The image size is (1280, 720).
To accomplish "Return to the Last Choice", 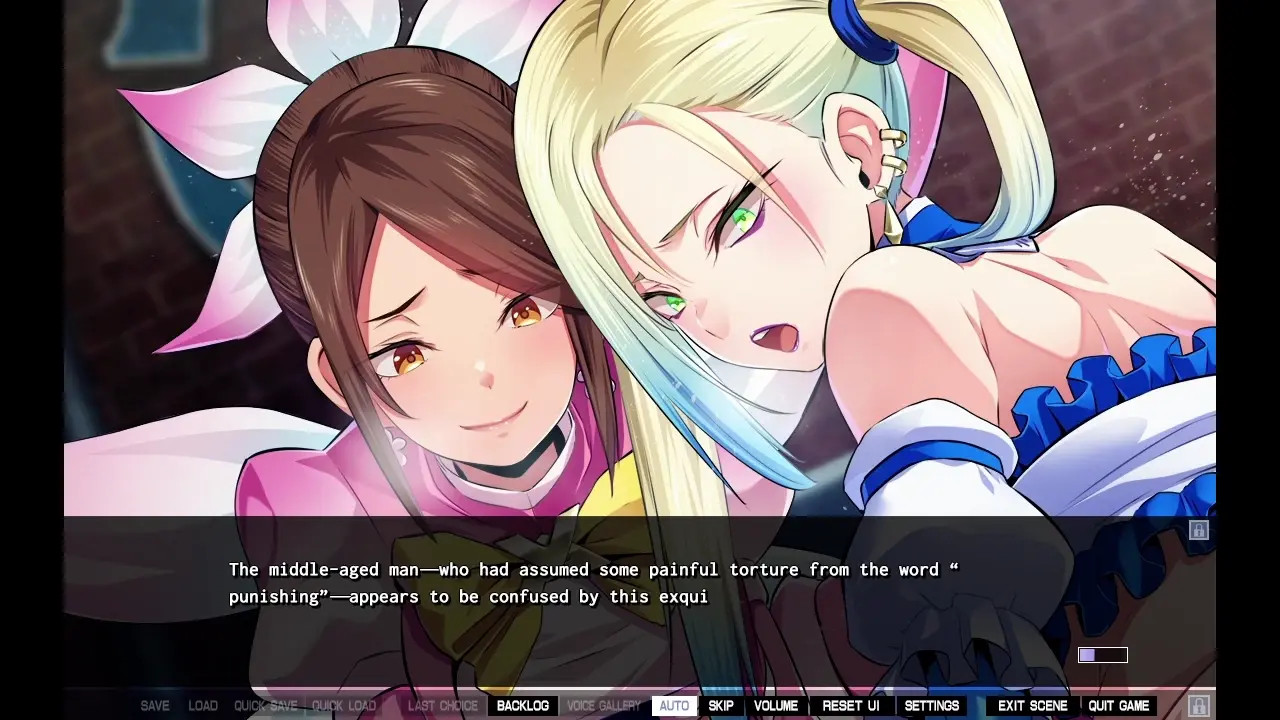I will [x=443, y=706].
